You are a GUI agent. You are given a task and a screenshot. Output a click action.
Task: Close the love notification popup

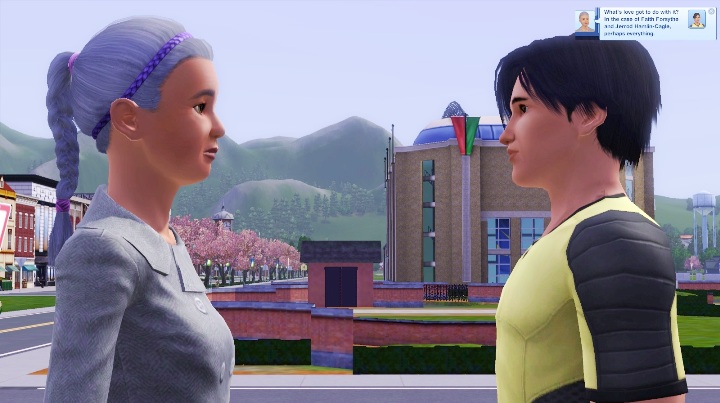coord(712,12)
